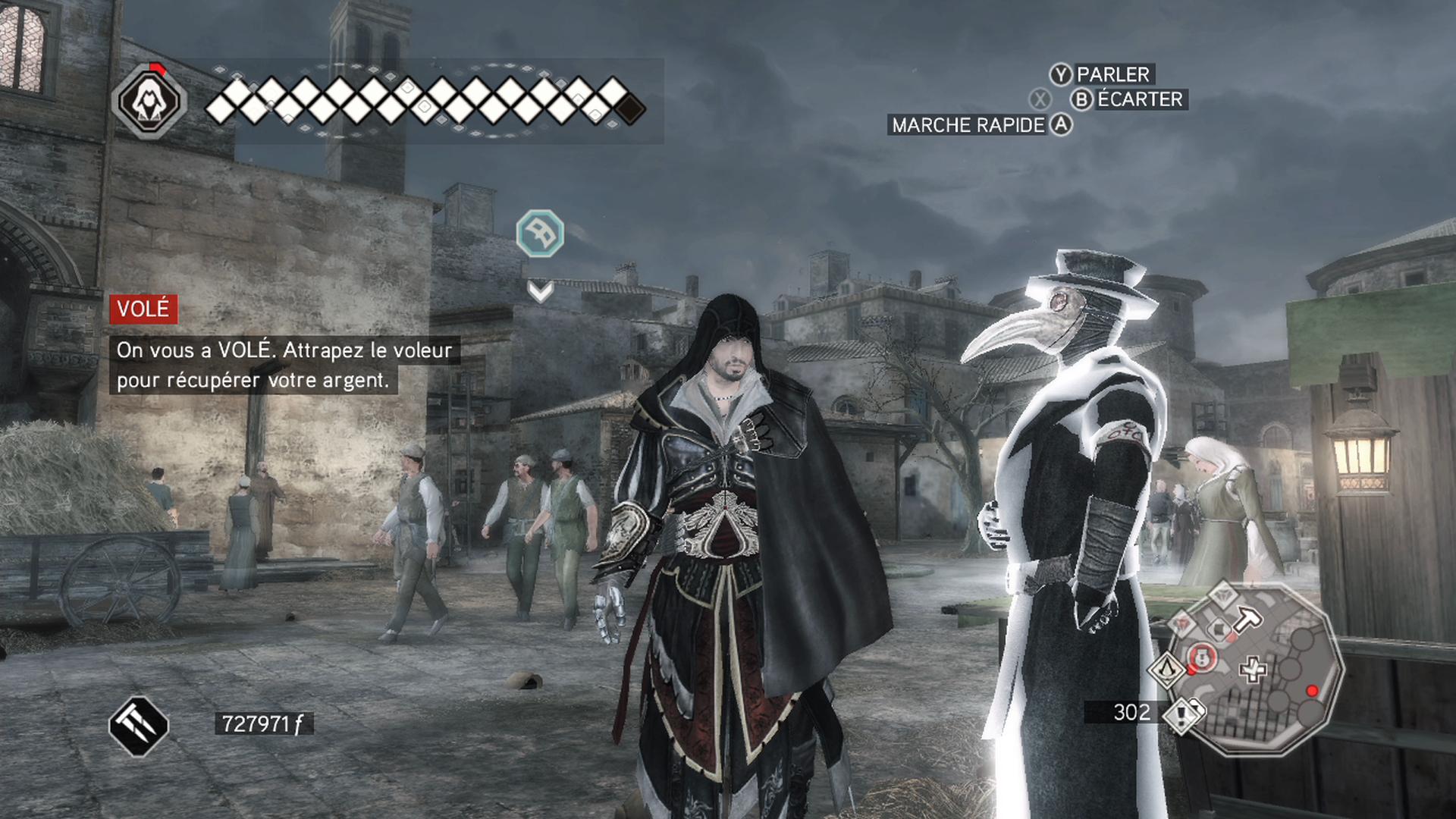
Task: Click the Y button icon beside PARLER
Action: click(1061, 74)
